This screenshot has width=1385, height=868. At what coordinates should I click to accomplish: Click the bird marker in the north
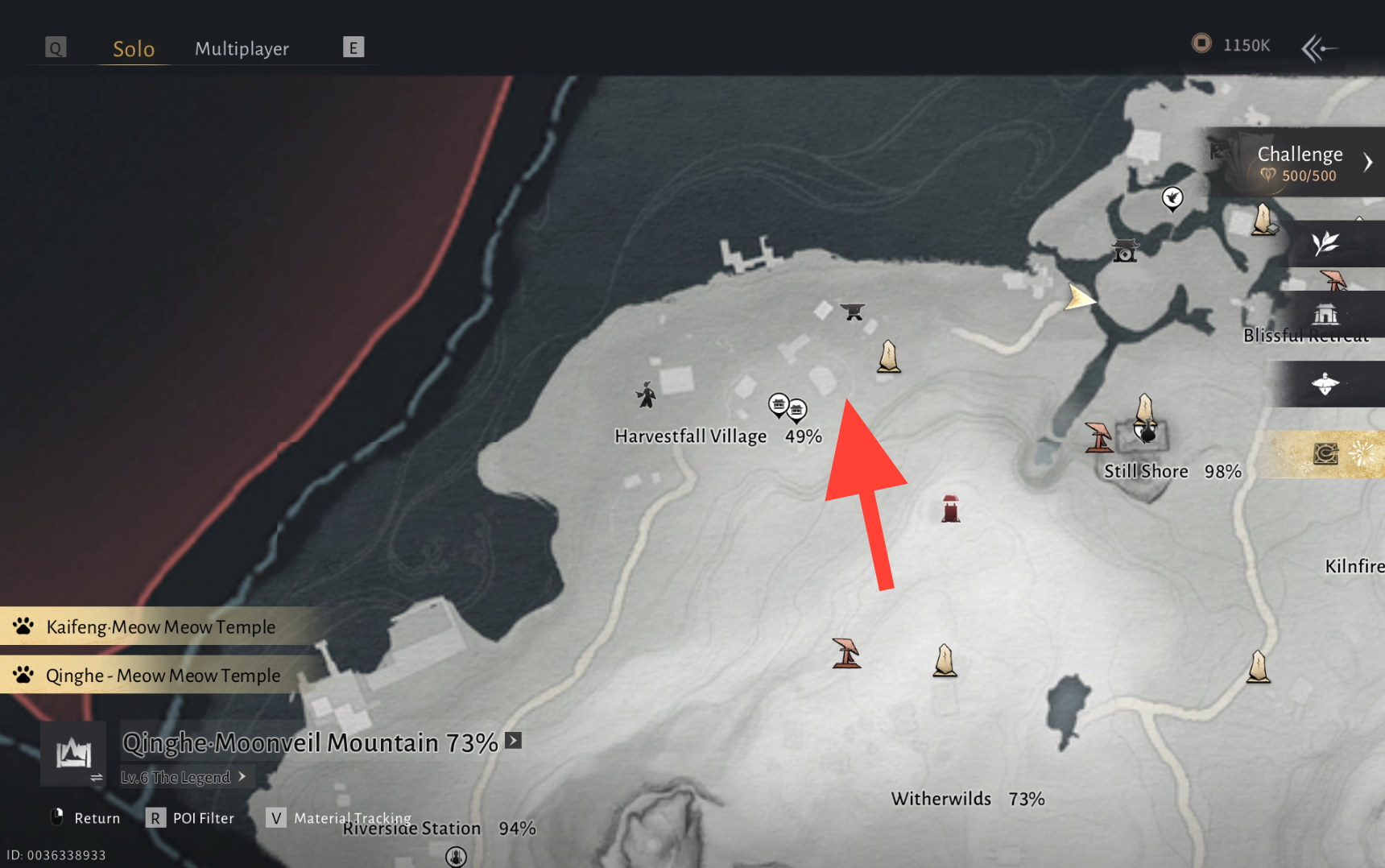click(1172, 197)
